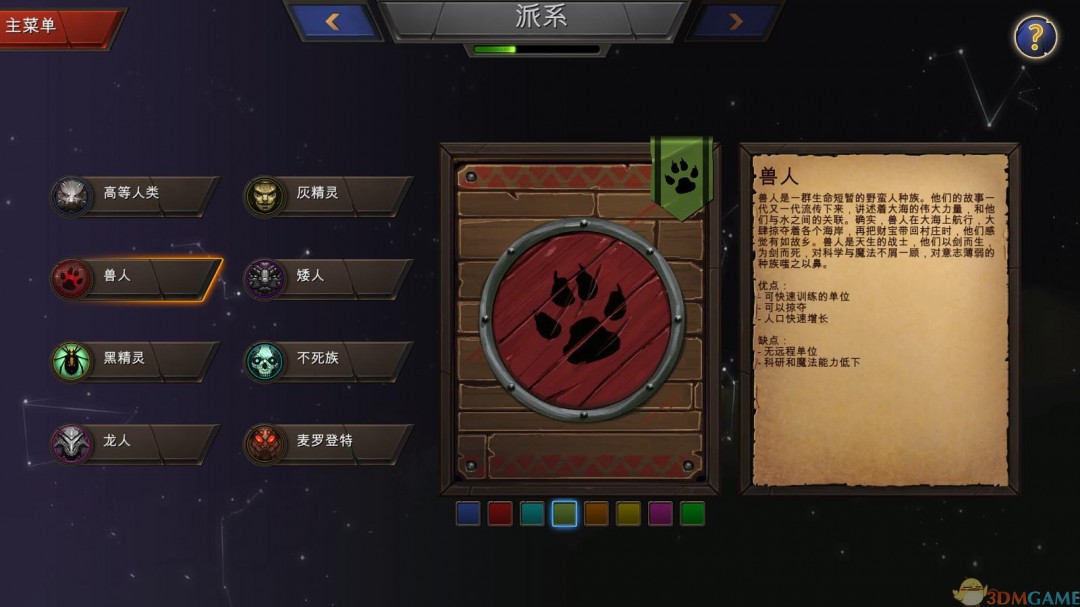Choose the 灰精灵 faction
1080x607 pixels.
[328, 194]
